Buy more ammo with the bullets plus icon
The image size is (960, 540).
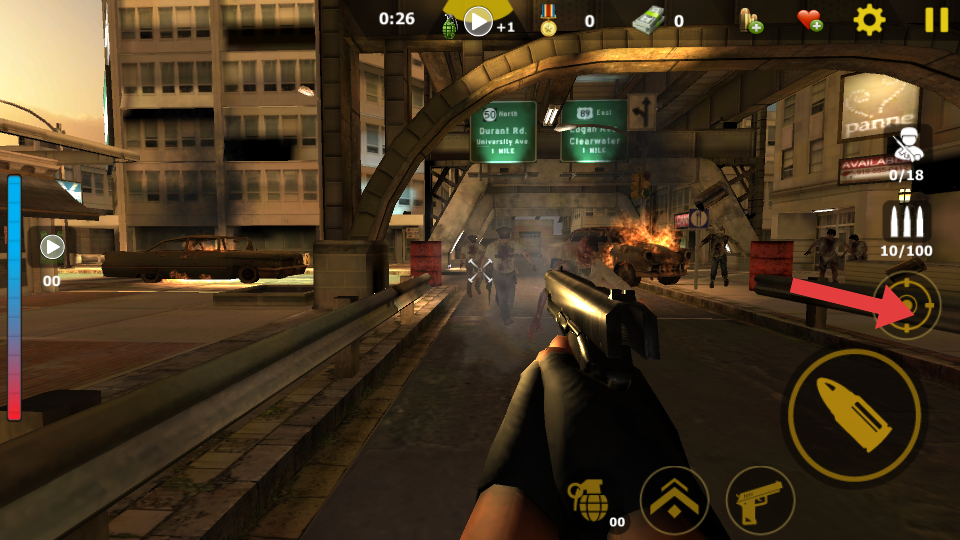pyautogui.click(x=750, y=20)
